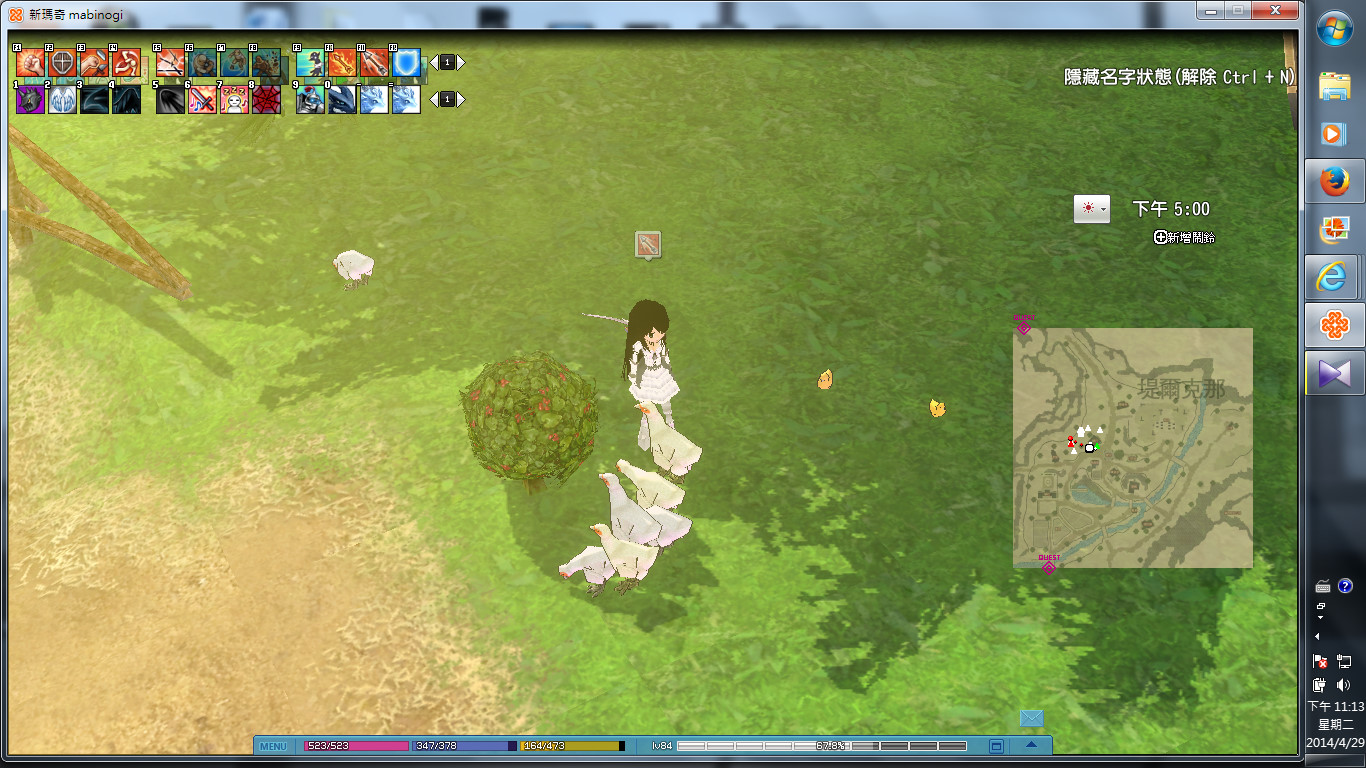Activate the flaming arrow skill
This screenshot has height=768, width=1366.
tap(342, 64)
